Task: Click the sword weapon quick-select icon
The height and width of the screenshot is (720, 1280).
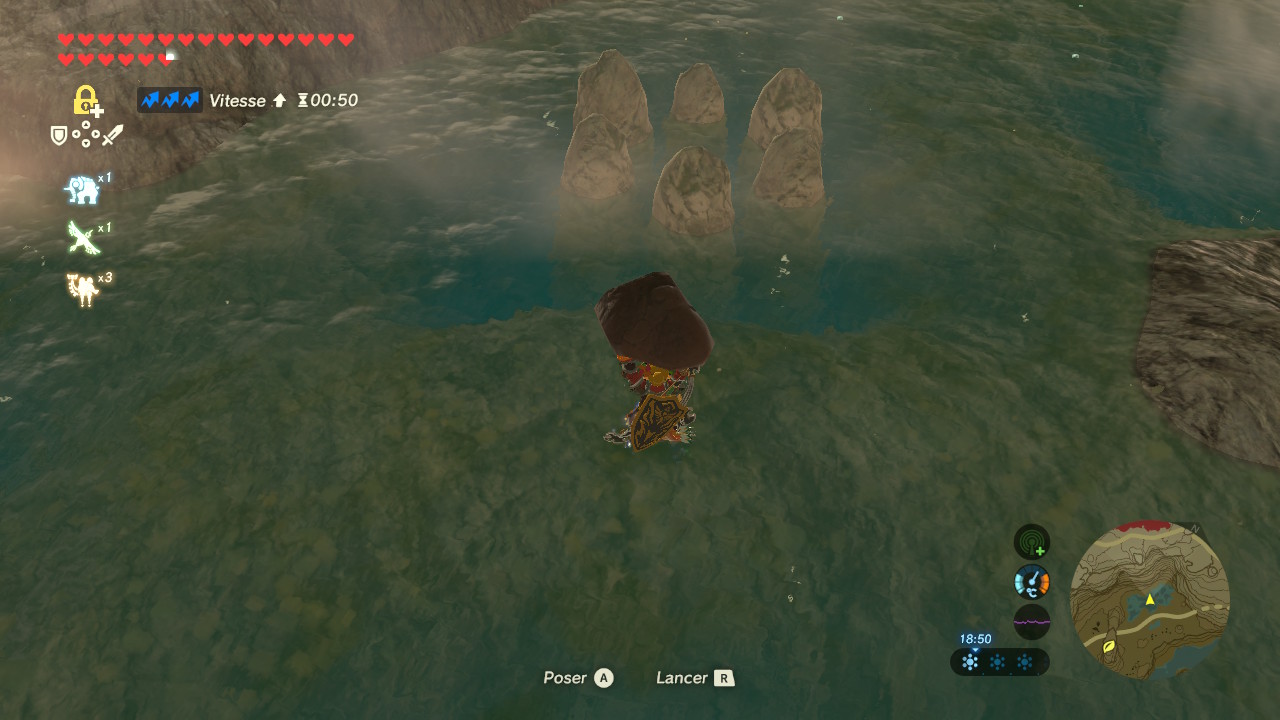Action: pyautogui.click(x=112, y=135)
